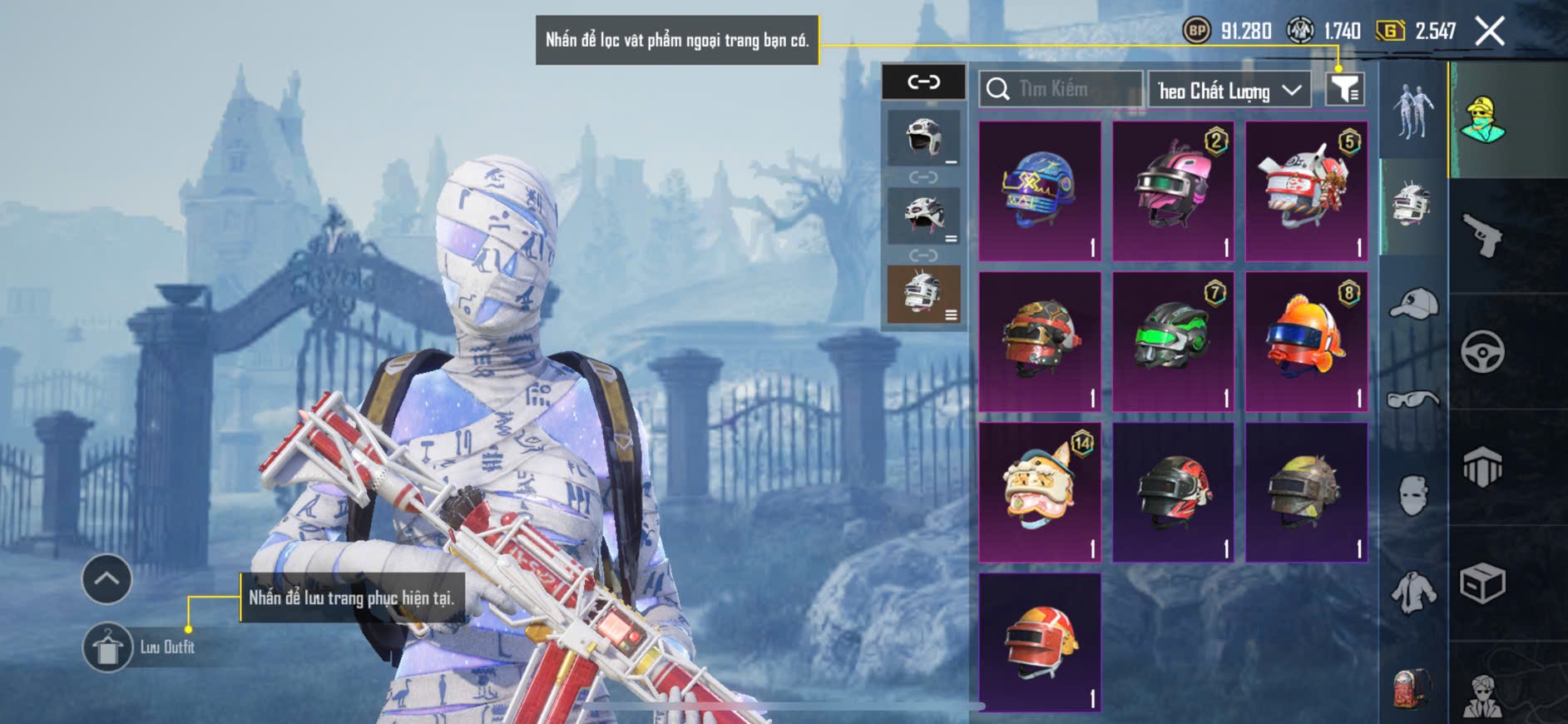Close the inventory with the X button
1568x724 pixels.
1489,32
